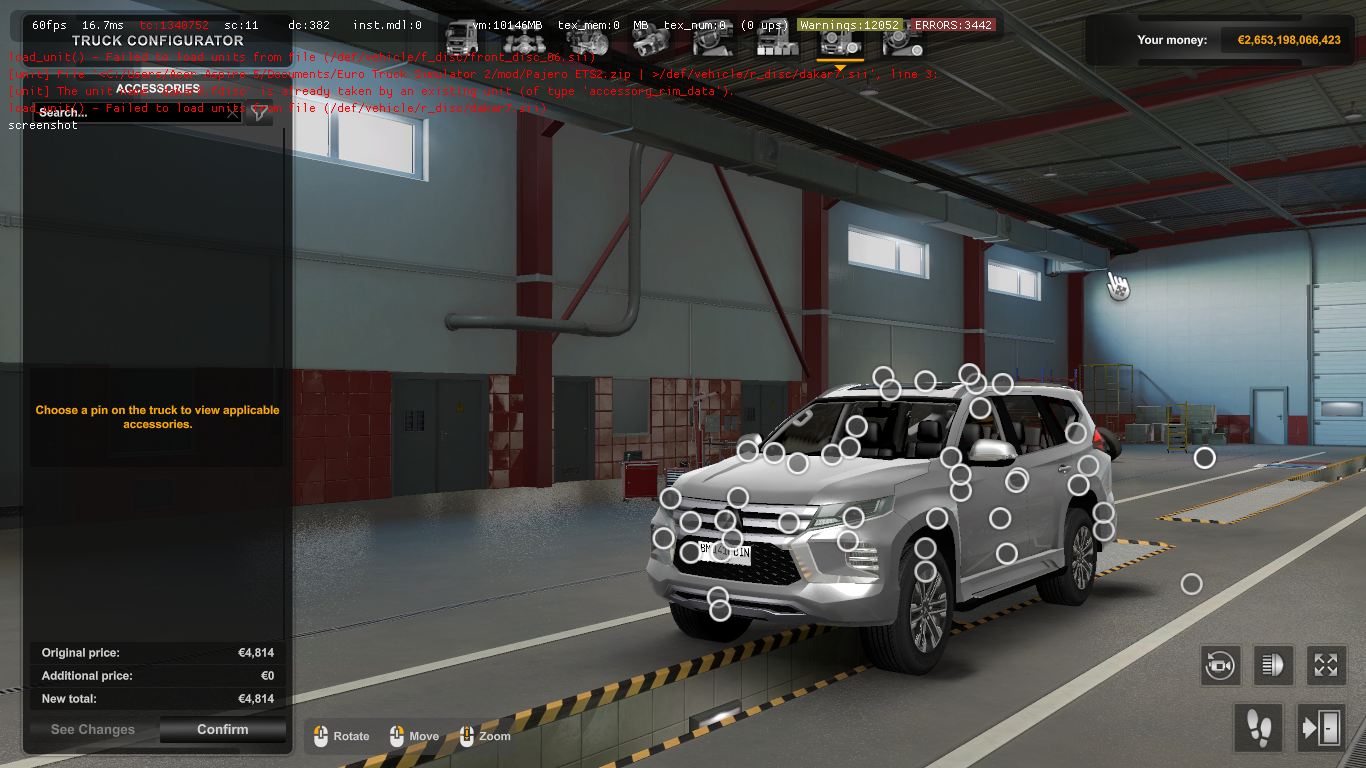Image resolution: width=1366 pixels, height=768 pixels.
Task: Click the Zoom mouse control icon
Action: [467, 736]
